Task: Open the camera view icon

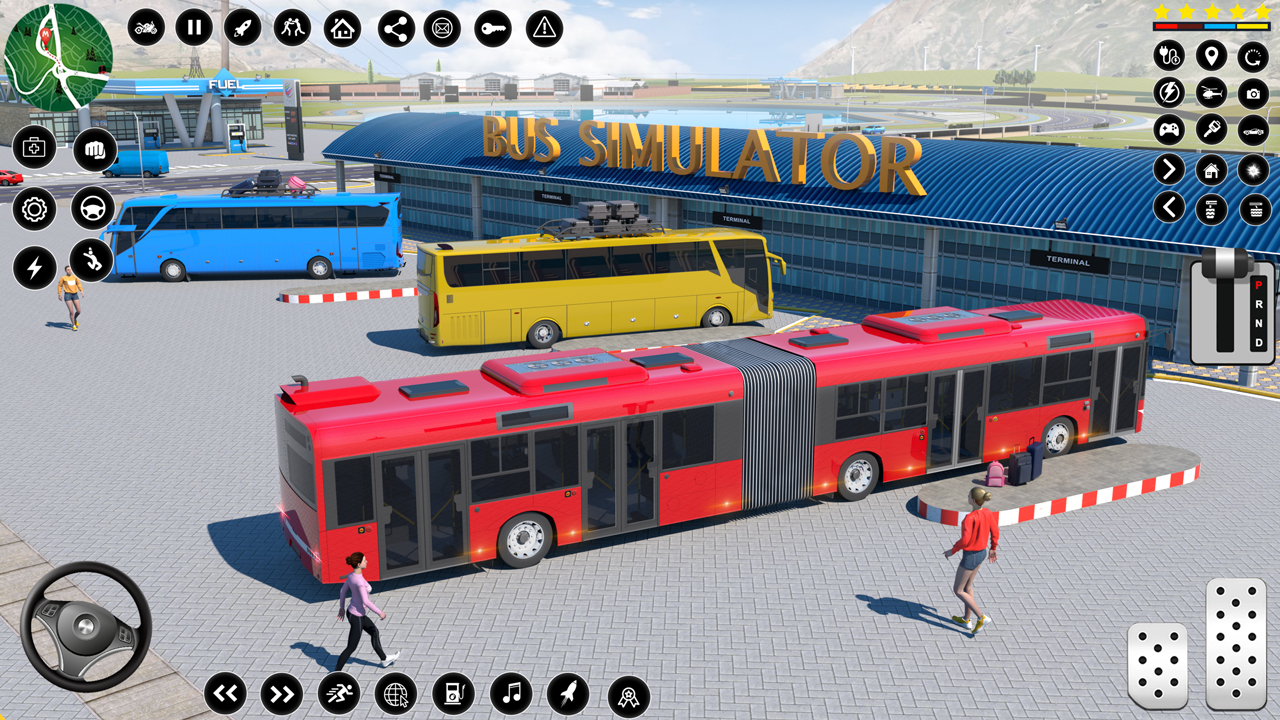Action: click(1253, 93)
